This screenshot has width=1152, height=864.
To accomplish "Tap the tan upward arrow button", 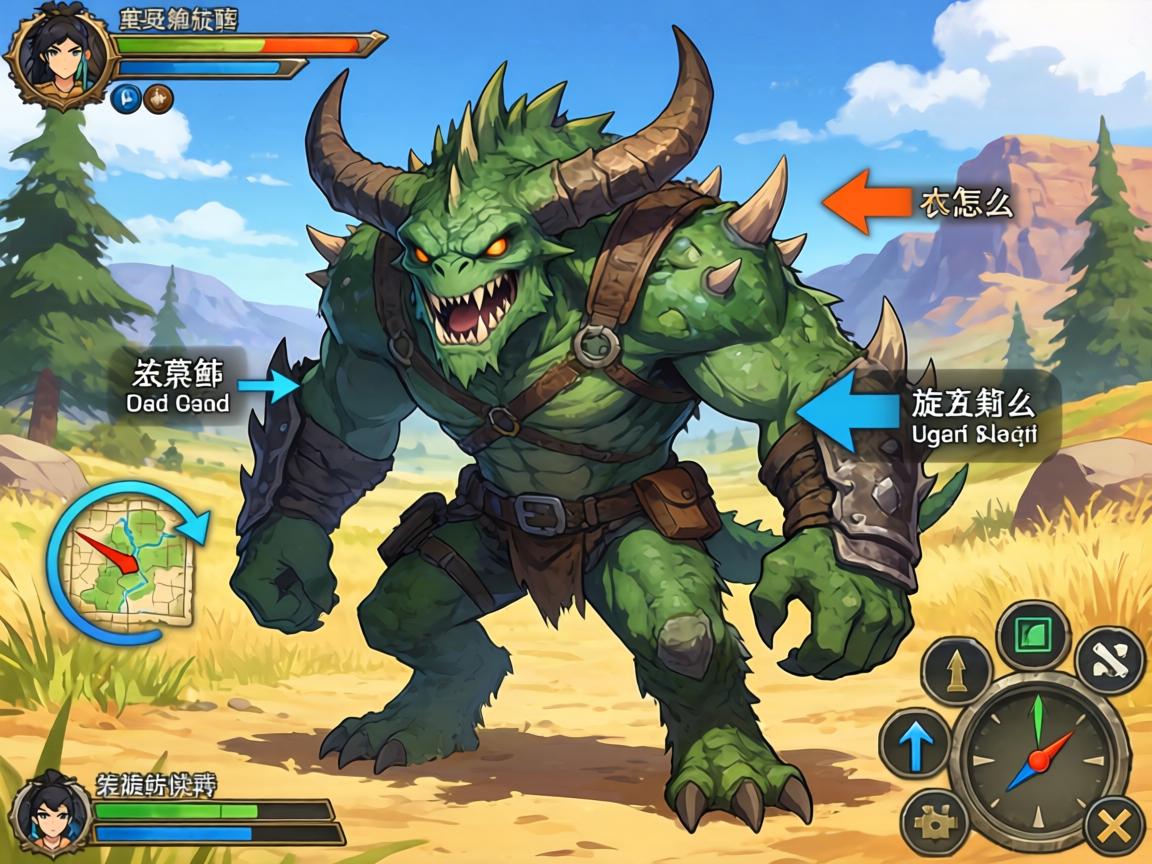I will (x=956, y=671).
